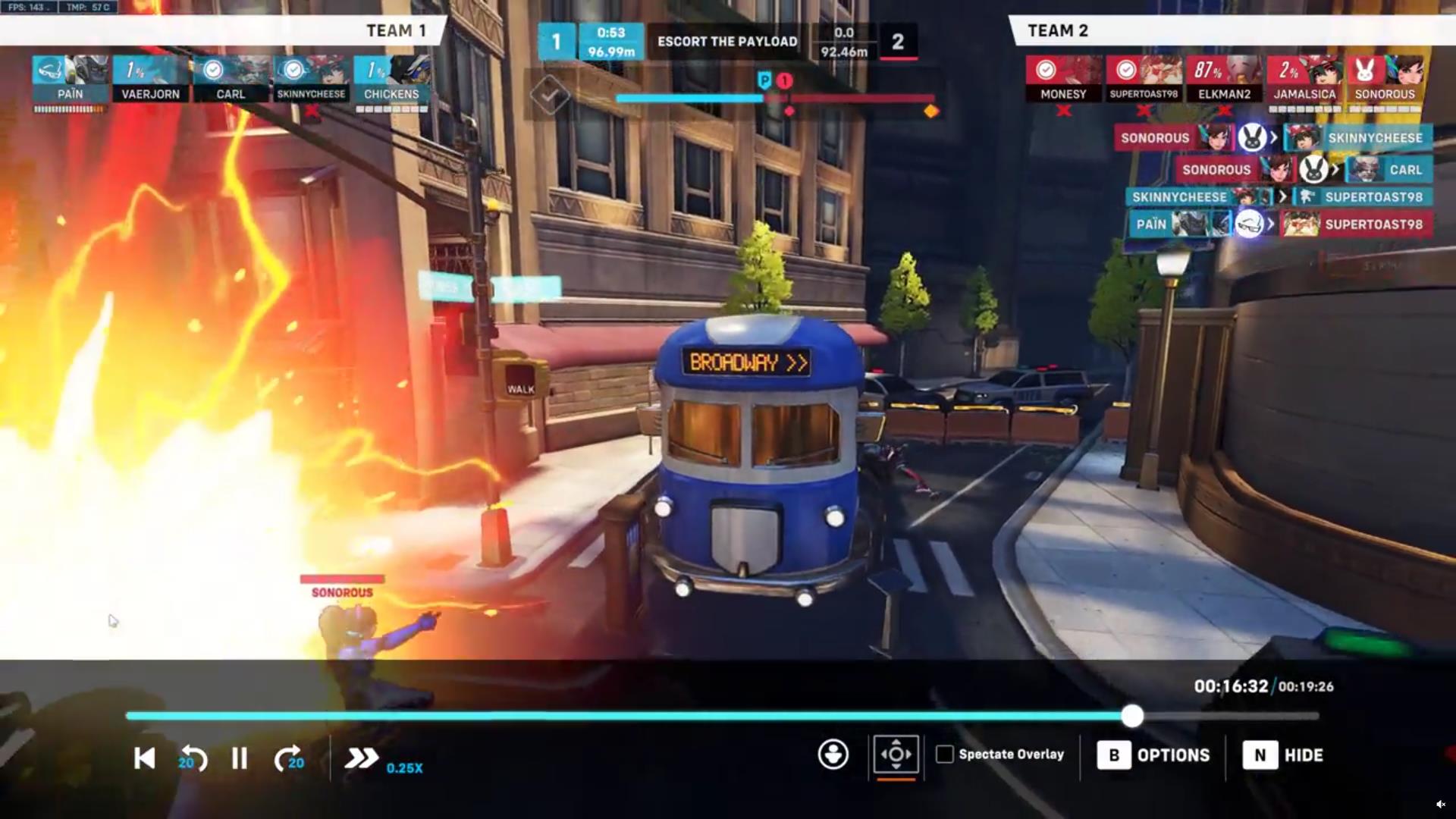The width and height of the screenshot is (1456, 819).
Task: Choose the CHICKENS player card
Action: click(391, 79)
